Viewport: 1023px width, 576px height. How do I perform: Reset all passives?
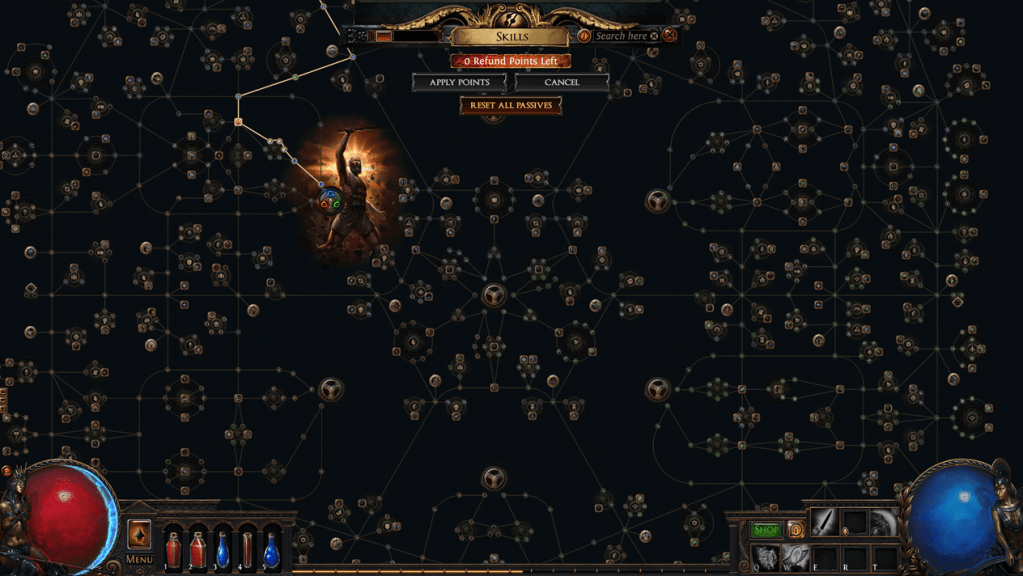(x=510, y=105)
